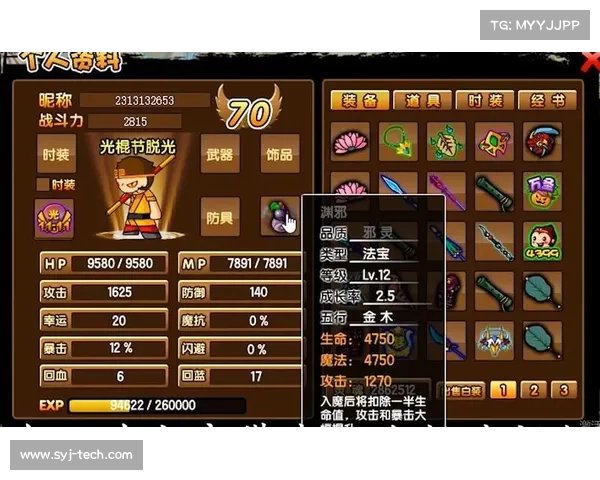Open inventory page 3
This screenshot has width=600, height=480.
(x=564, y=390)
